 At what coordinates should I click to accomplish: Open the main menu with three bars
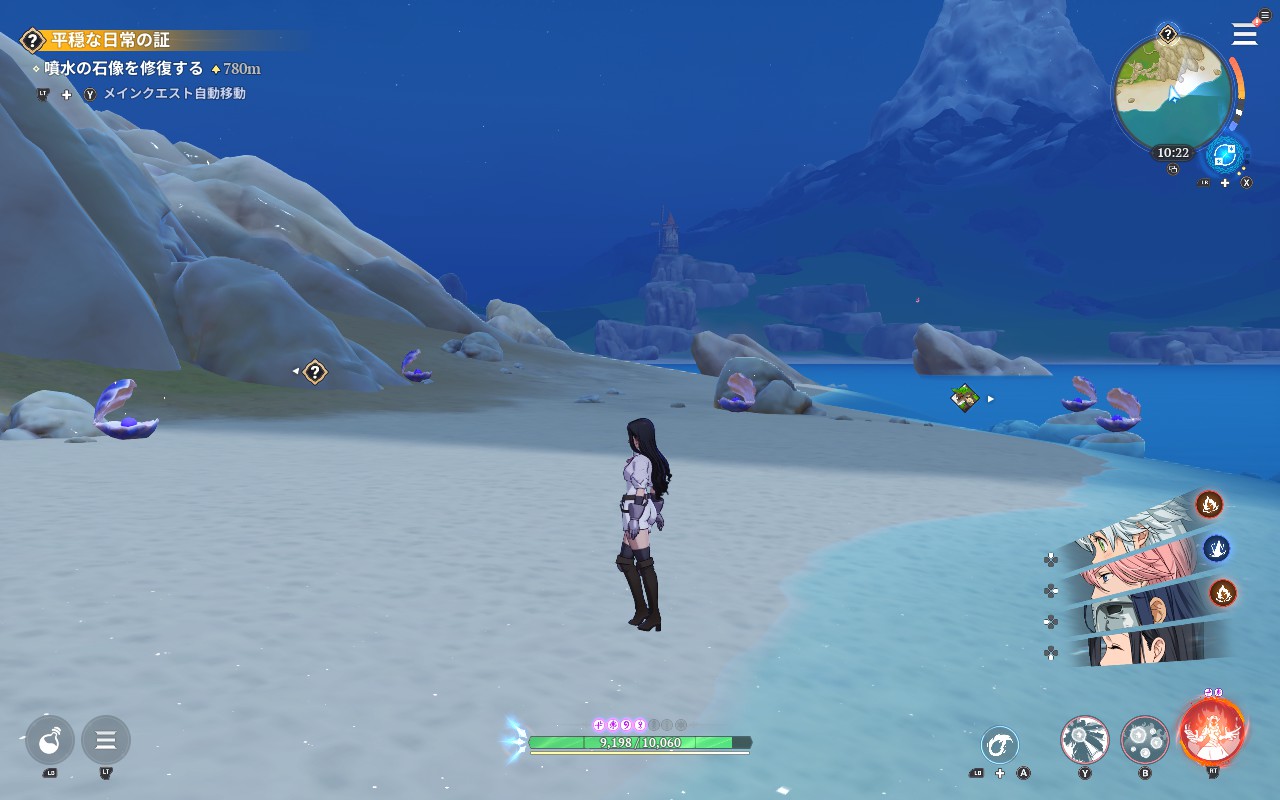[1244, 34]
